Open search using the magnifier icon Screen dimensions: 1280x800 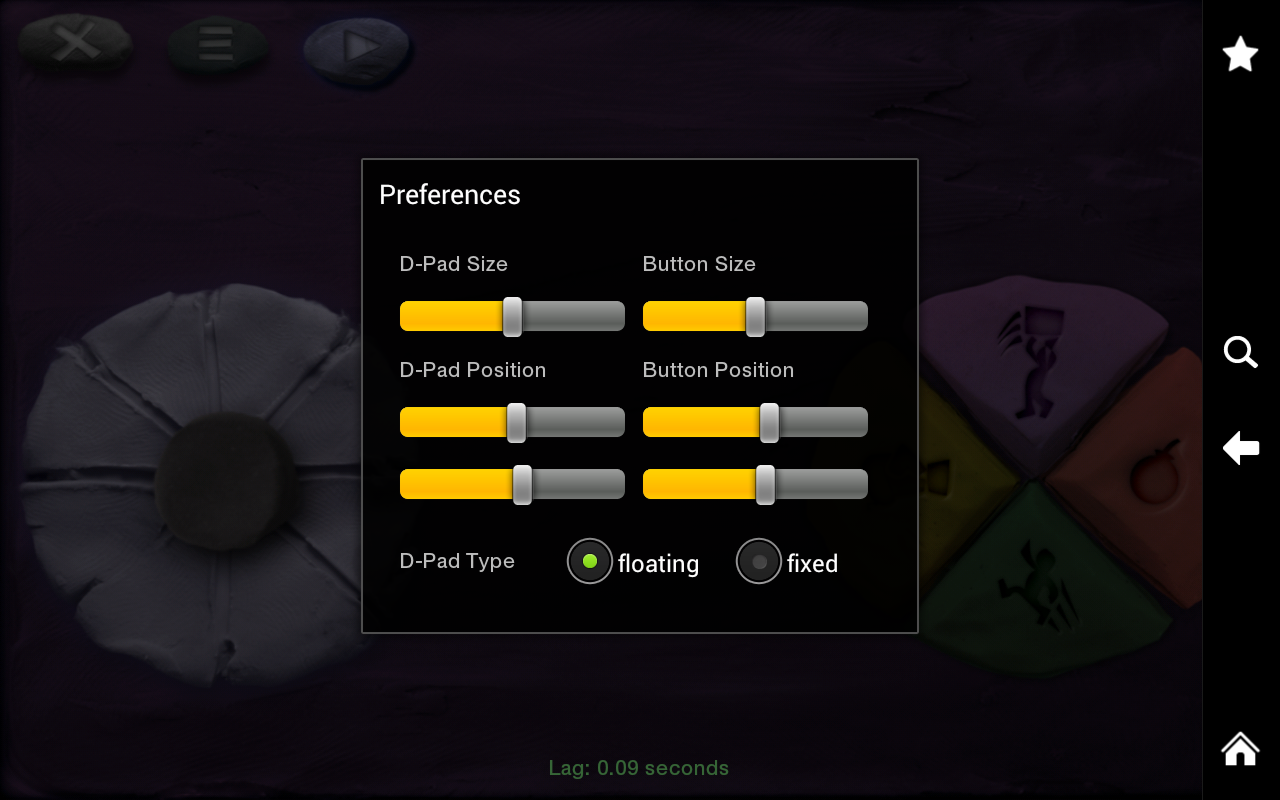(1240, 352)
